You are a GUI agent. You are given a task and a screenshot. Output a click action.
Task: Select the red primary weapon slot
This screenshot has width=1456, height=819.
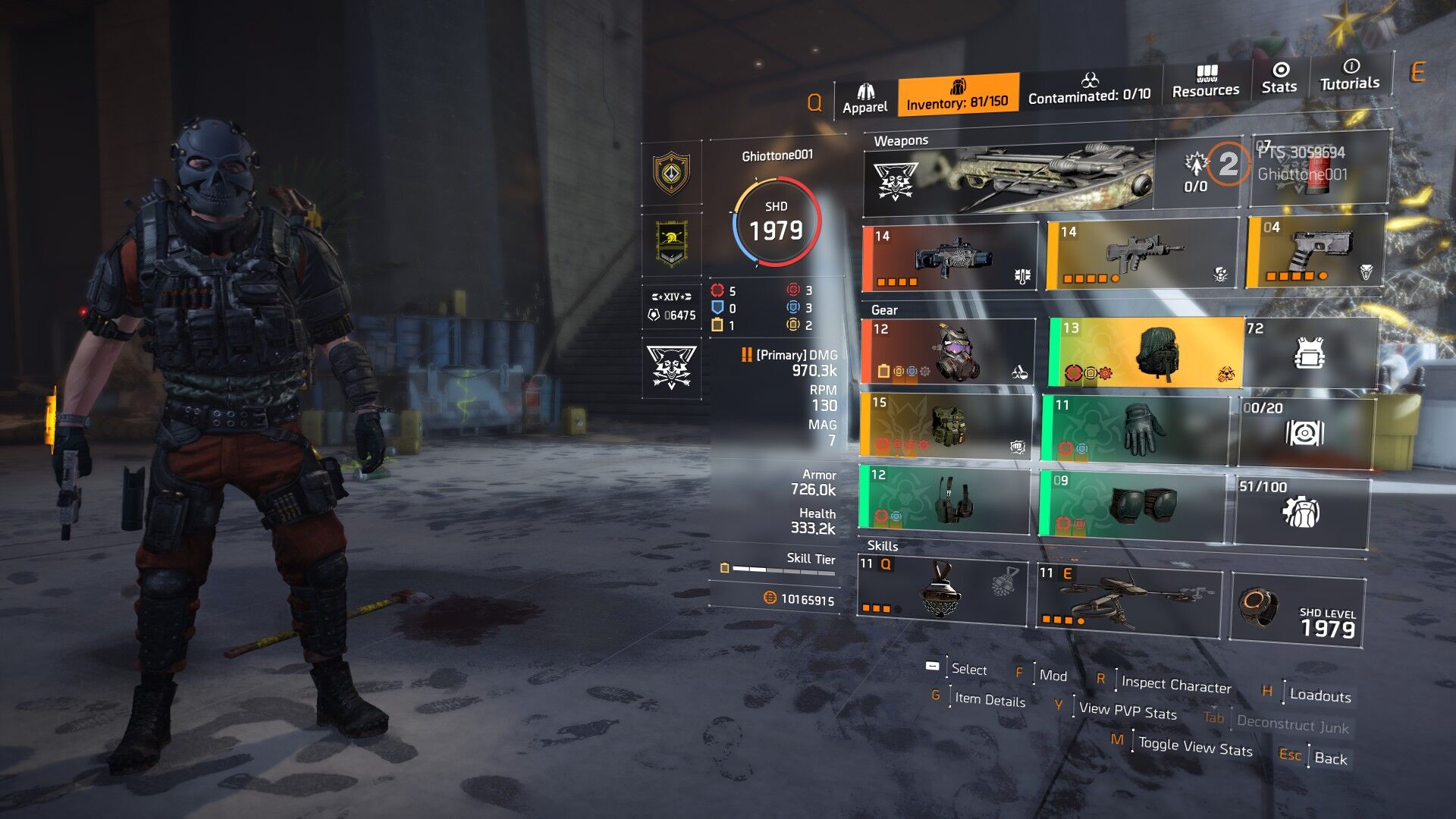pos(949,258)
